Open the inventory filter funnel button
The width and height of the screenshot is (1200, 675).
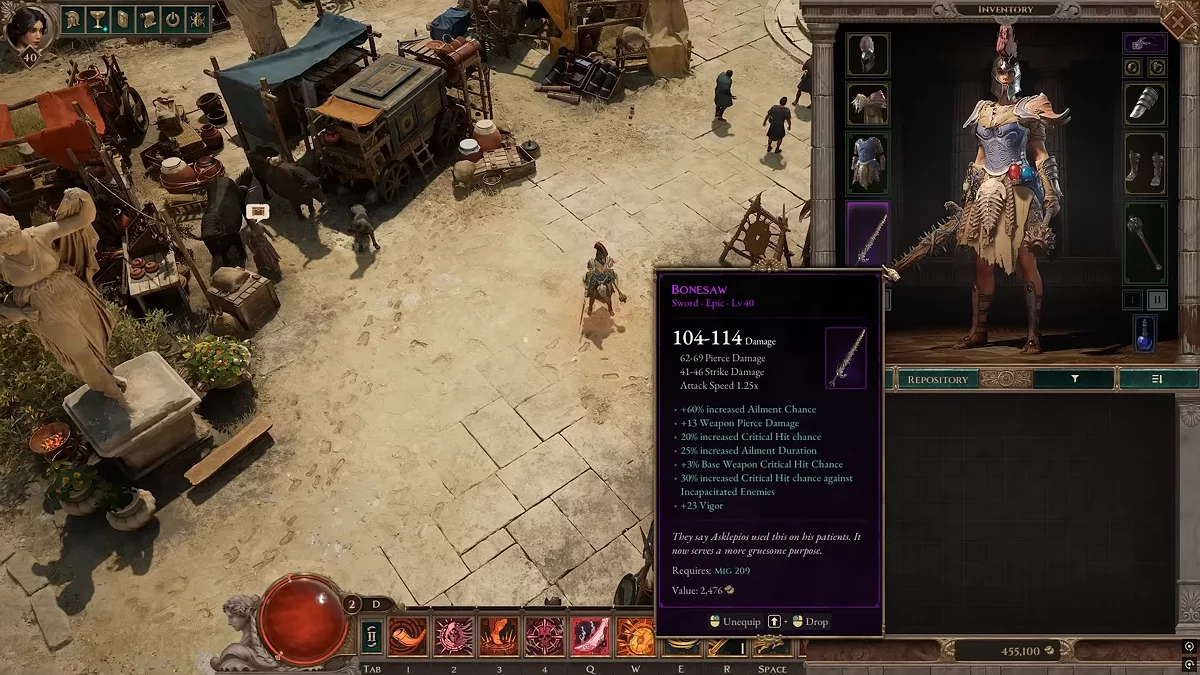1074,379
